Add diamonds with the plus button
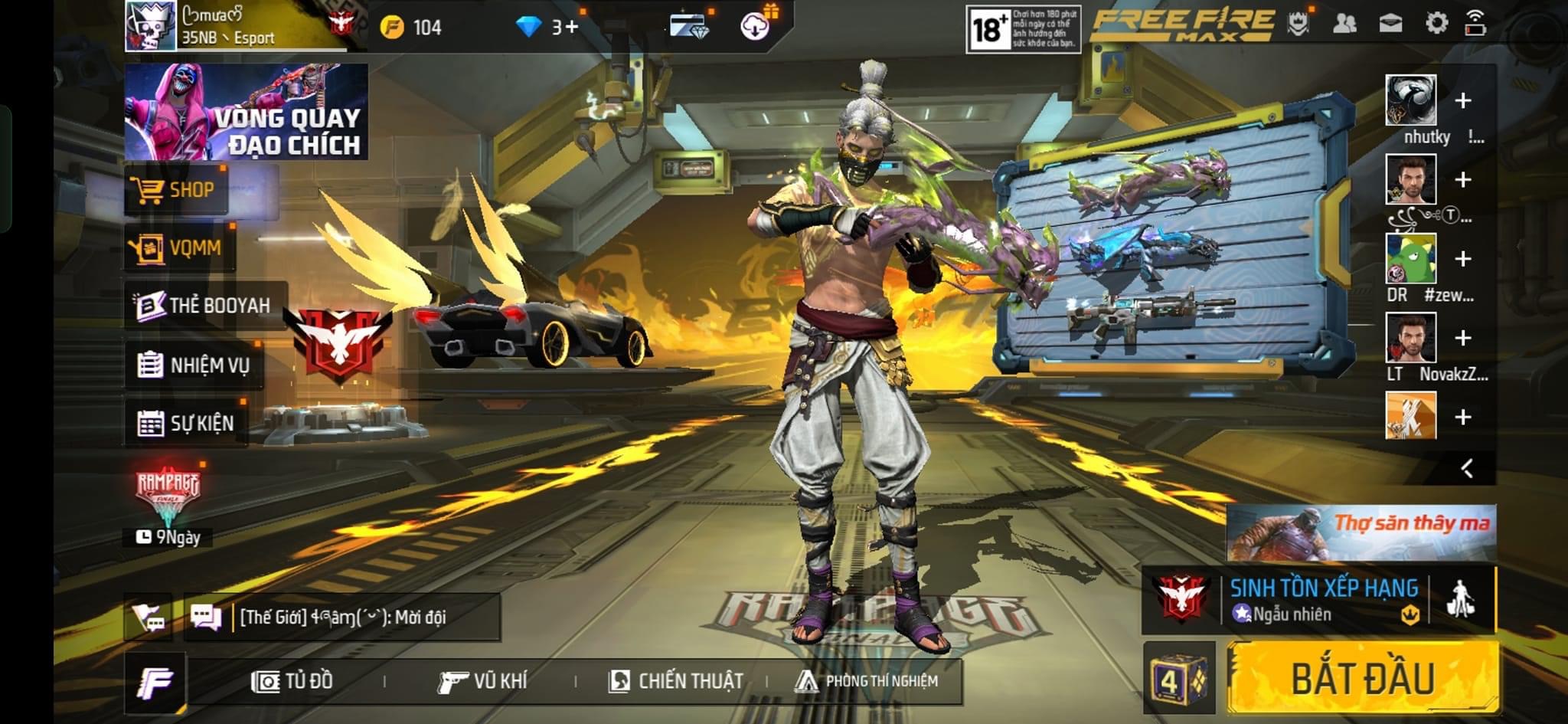This screenshot has width=1568, height=724. click(x=571, y=28)
